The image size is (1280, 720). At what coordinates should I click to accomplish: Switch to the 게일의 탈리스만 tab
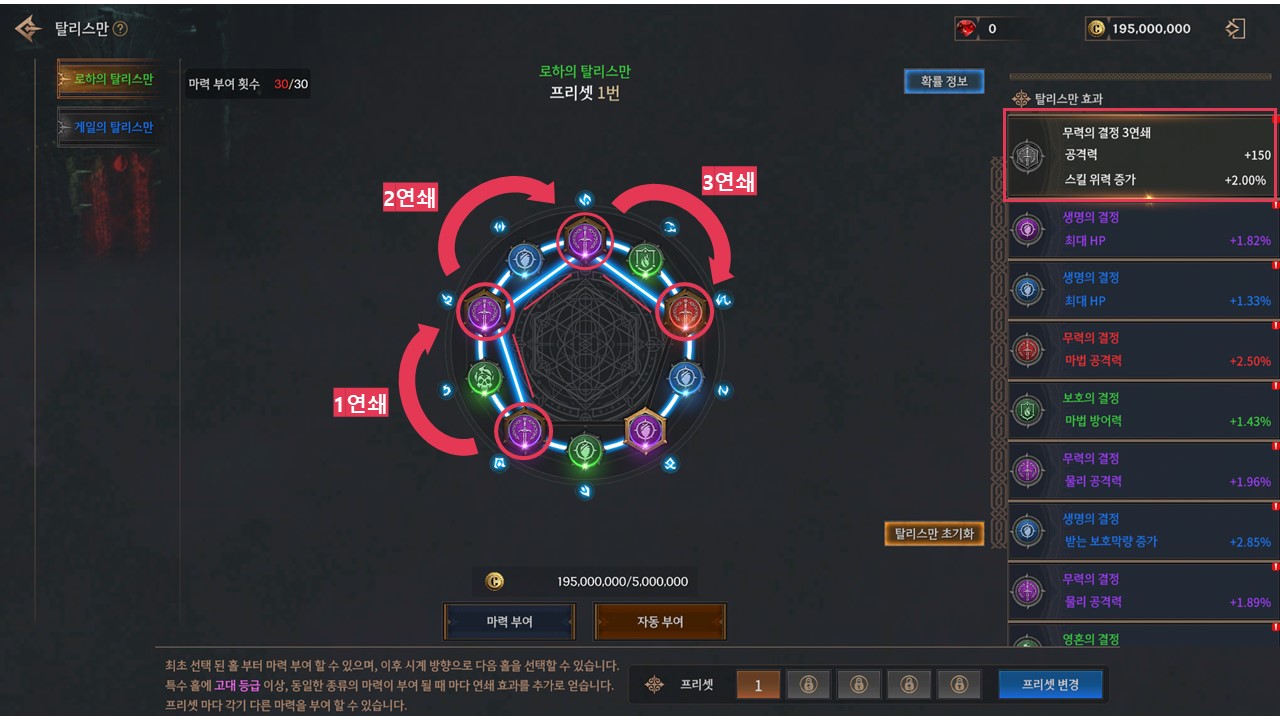click(x=108, y=128)
